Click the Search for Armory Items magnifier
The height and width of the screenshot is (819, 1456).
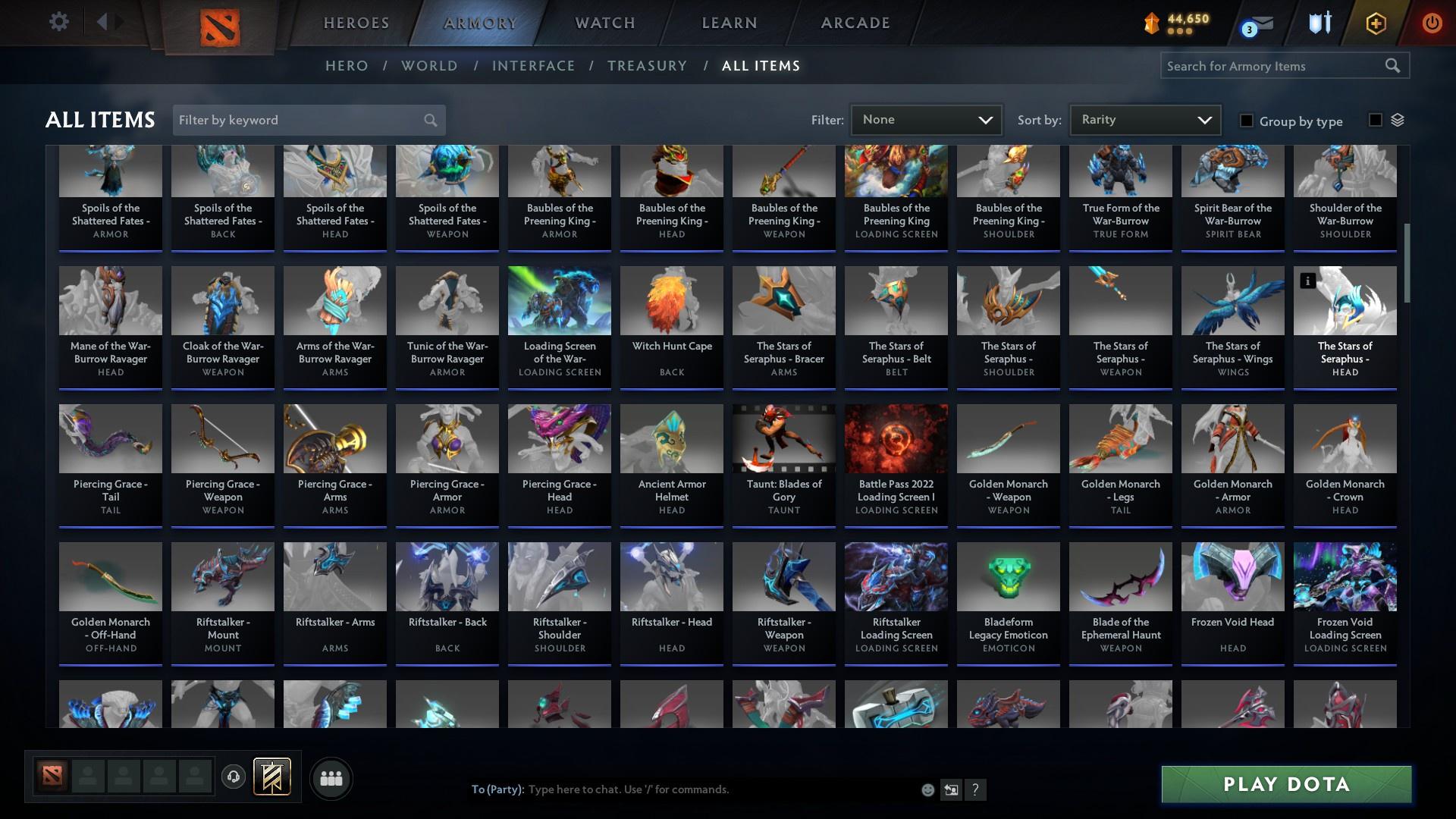(1394, 66)
